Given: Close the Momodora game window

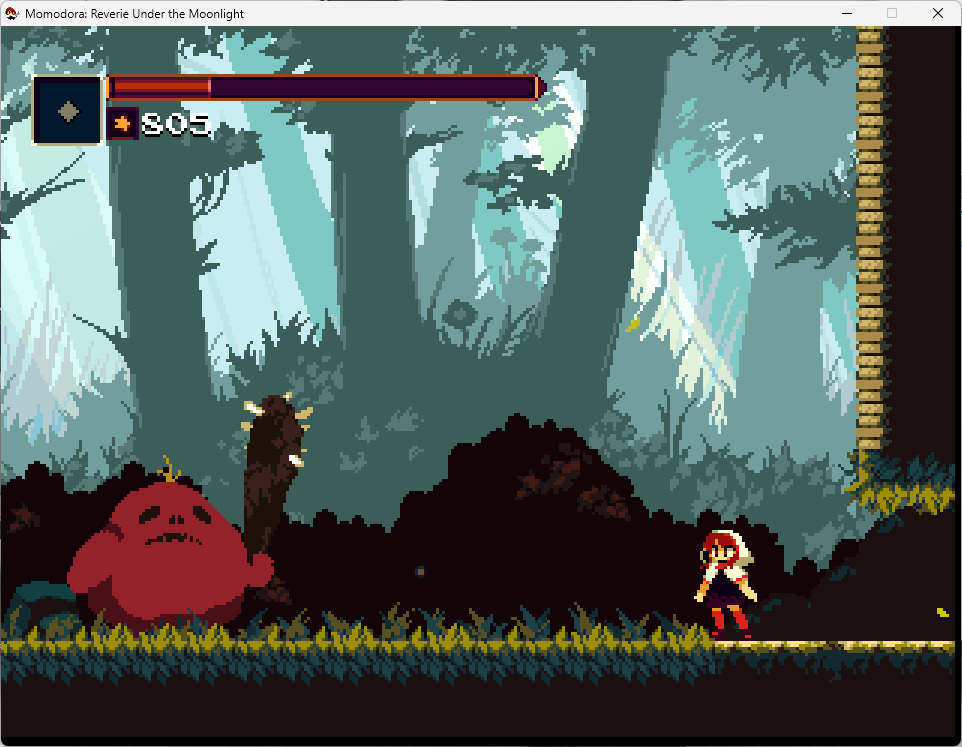Looking at the screenshot, I should click(x=938, y=13).
